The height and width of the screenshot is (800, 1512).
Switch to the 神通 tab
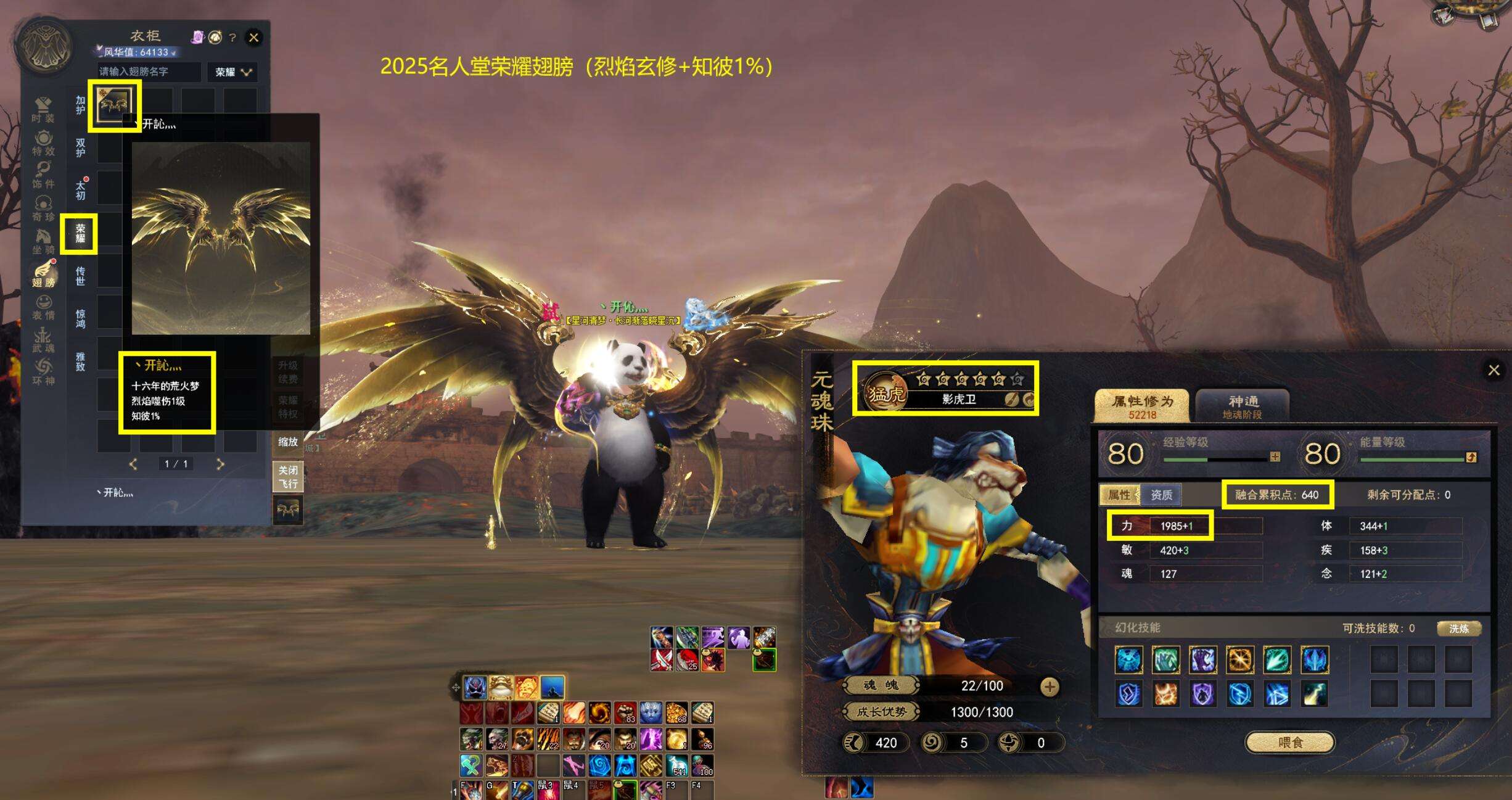pyautogui.click(x=1243, y=406)
